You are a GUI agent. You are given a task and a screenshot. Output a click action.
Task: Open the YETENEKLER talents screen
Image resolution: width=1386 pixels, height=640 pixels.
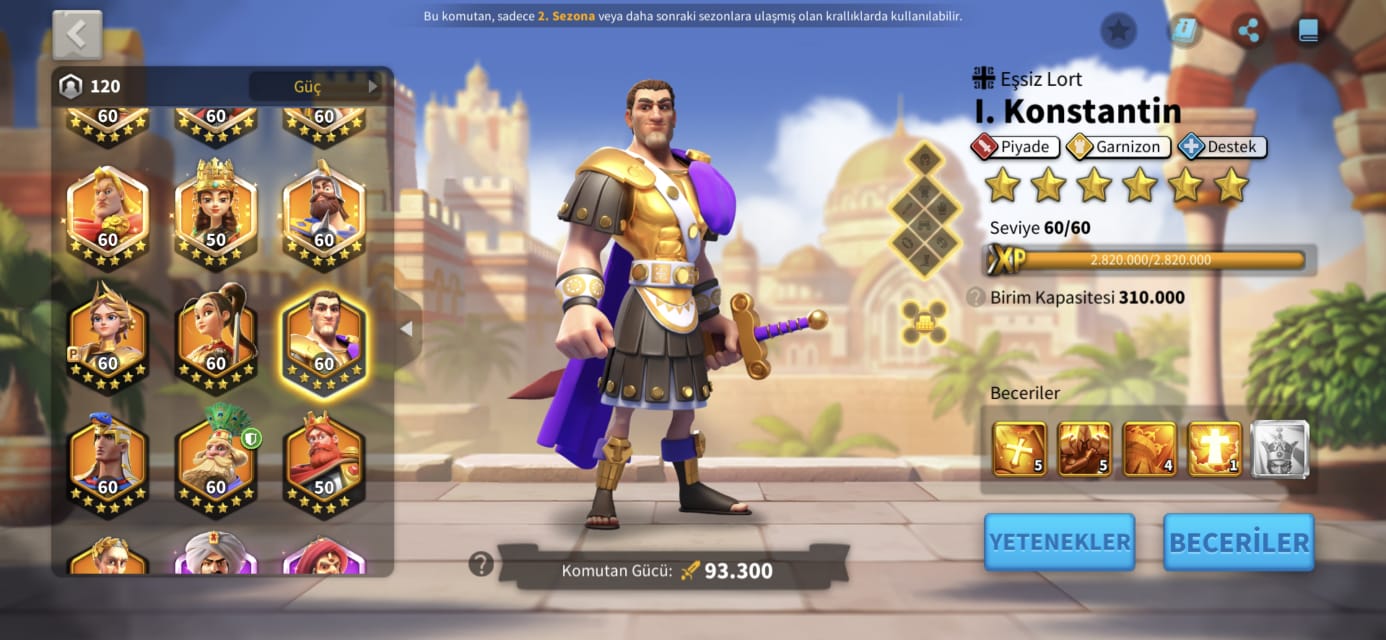tap(1059, 542)
